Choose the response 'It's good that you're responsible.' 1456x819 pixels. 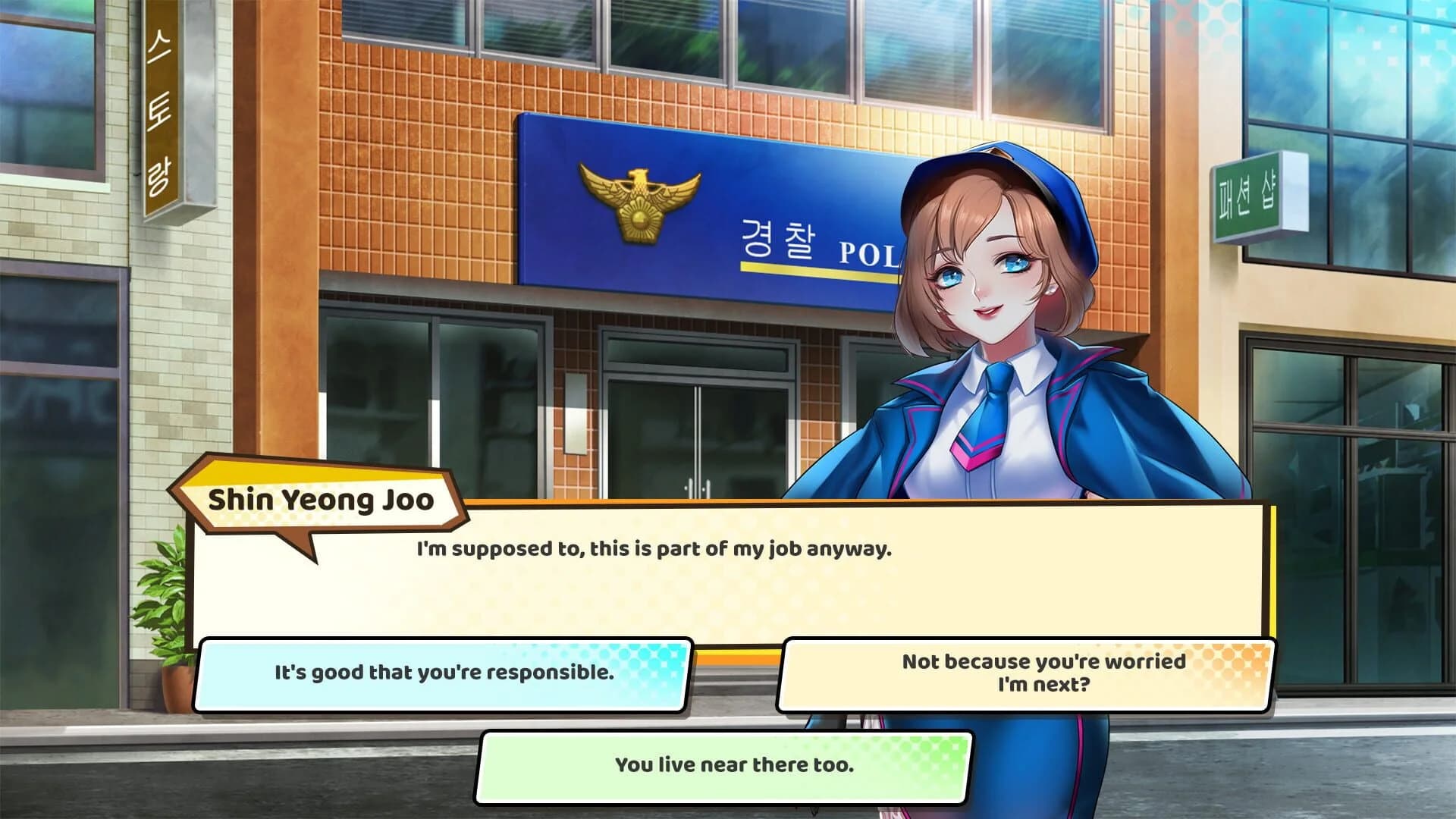pyautogui.click(x=444, y=671)
